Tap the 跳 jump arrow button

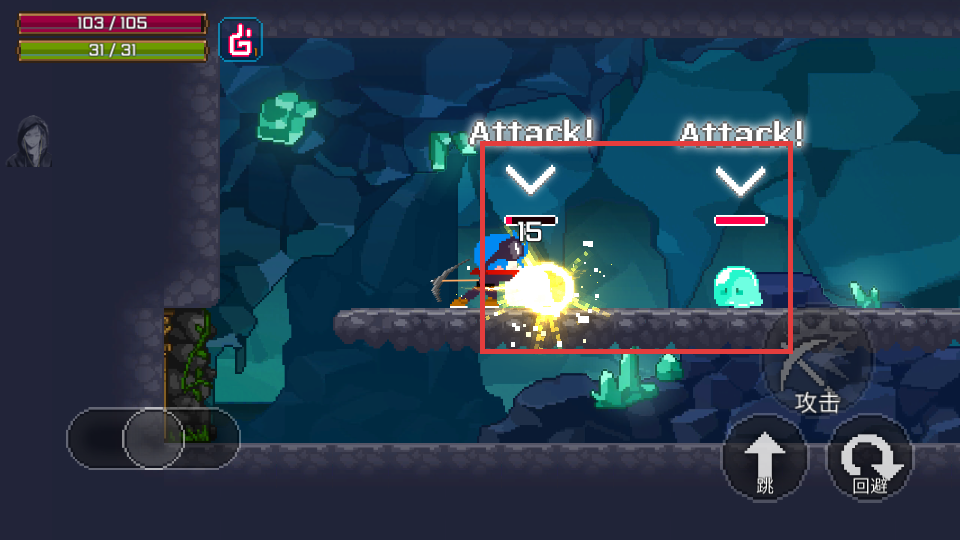[x=765, y=458]
